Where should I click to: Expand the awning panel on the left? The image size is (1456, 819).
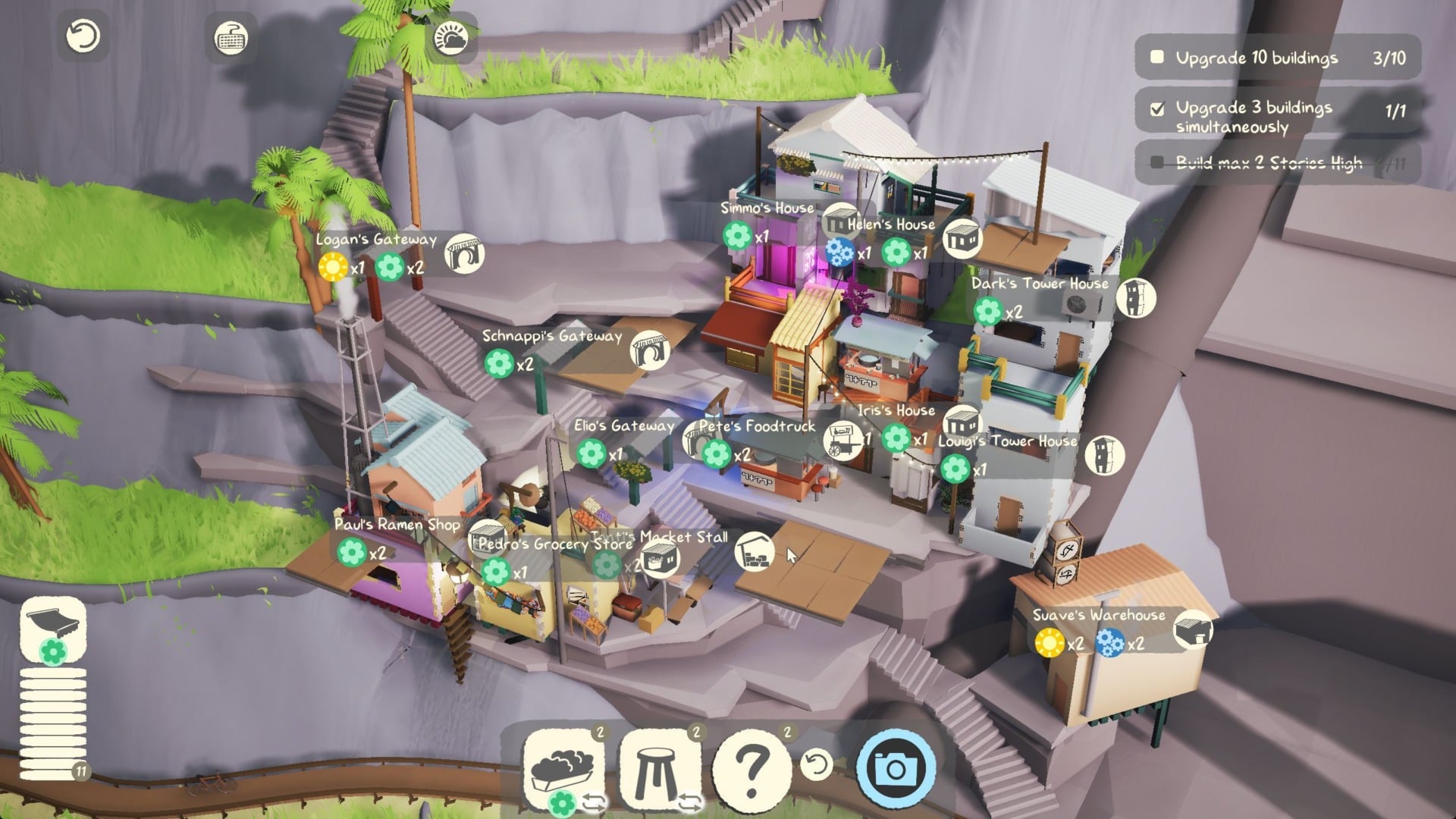coord(52,633)
